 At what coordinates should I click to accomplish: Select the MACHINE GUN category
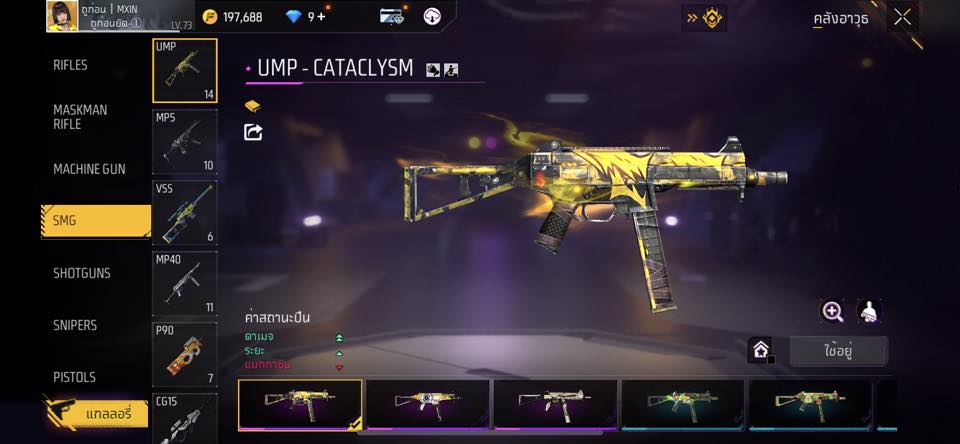(89, 169)
